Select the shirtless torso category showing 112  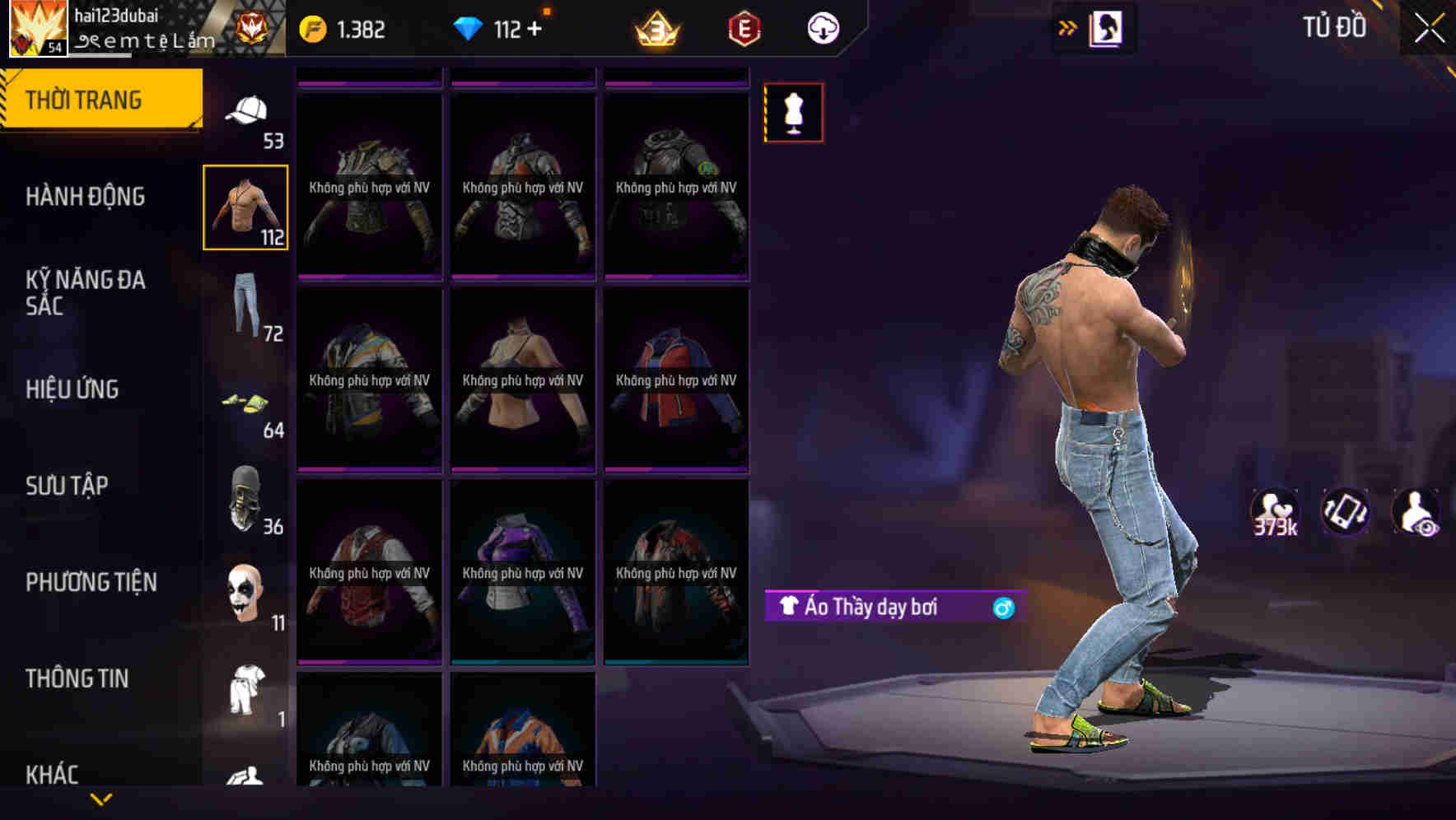(245, 206)
